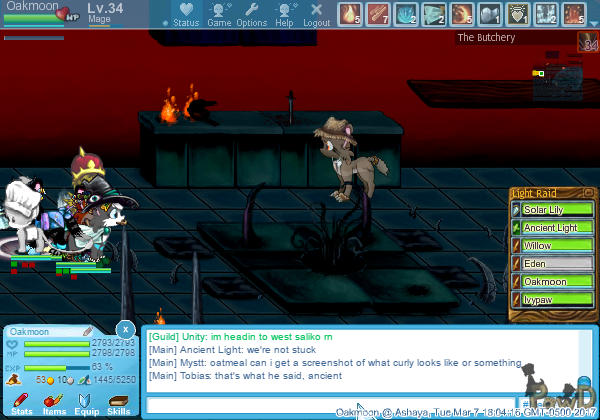The image size is (600, 420).
Task: Select Eden in the raid member list
Action: [551, 264]
